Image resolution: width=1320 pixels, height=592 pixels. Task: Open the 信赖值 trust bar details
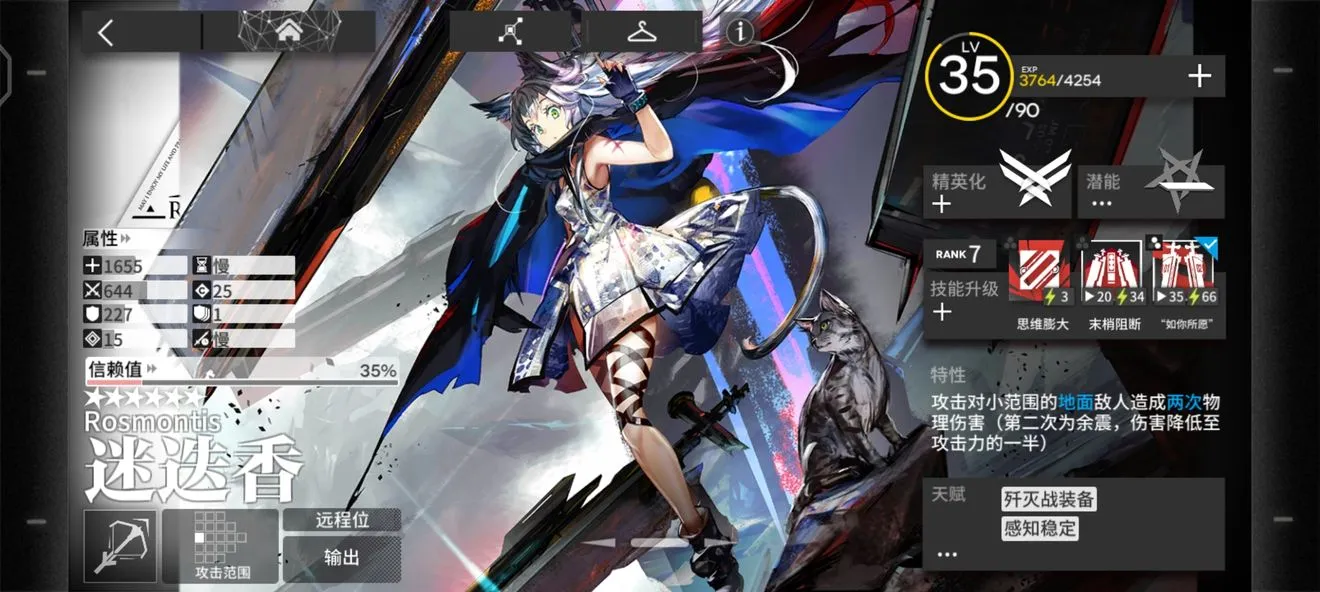[241, 371]
